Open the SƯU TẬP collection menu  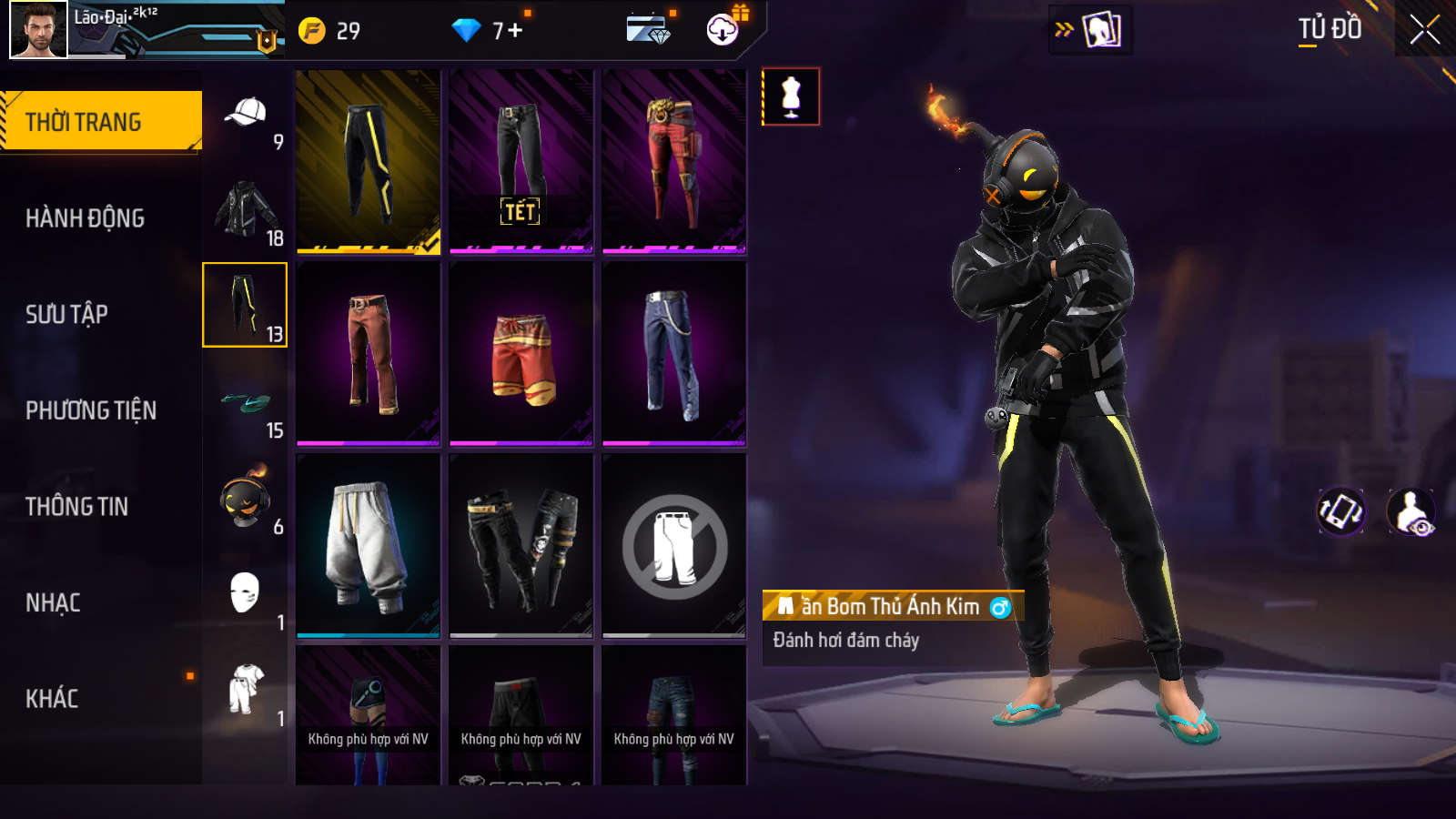coord(66,315)
